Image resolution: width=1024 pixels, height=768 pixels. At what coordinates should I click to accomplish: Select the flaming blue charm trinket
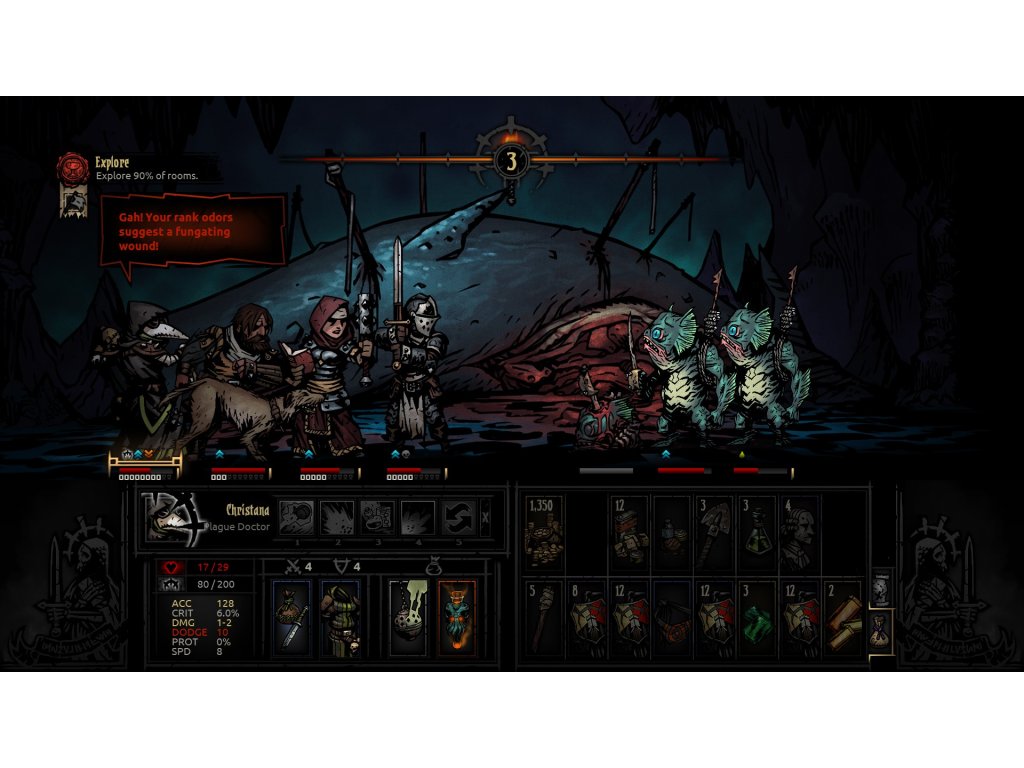pyautogui.click(x=457, y=617)
